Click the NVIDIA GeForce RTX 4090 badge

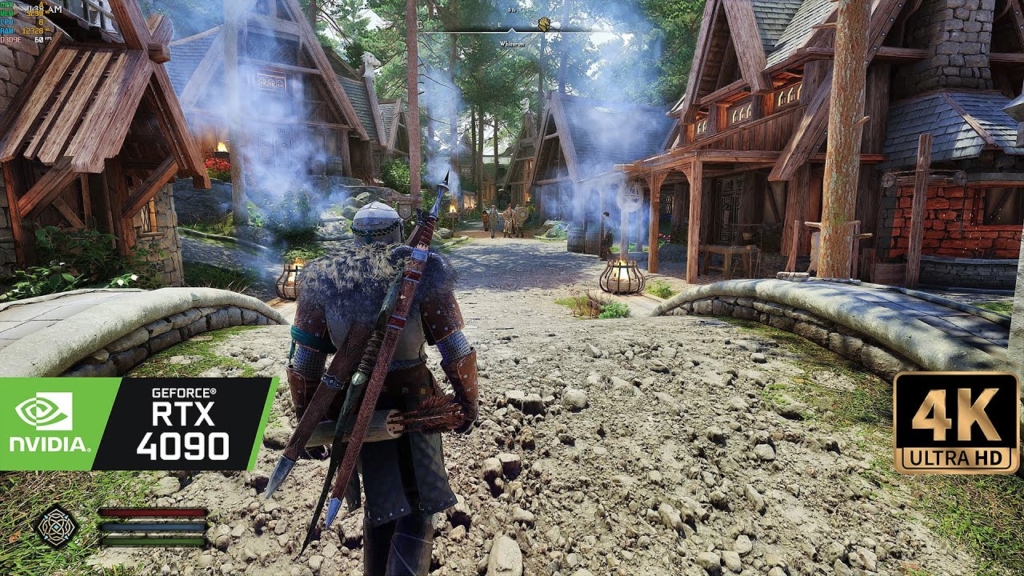pos(138,424)
